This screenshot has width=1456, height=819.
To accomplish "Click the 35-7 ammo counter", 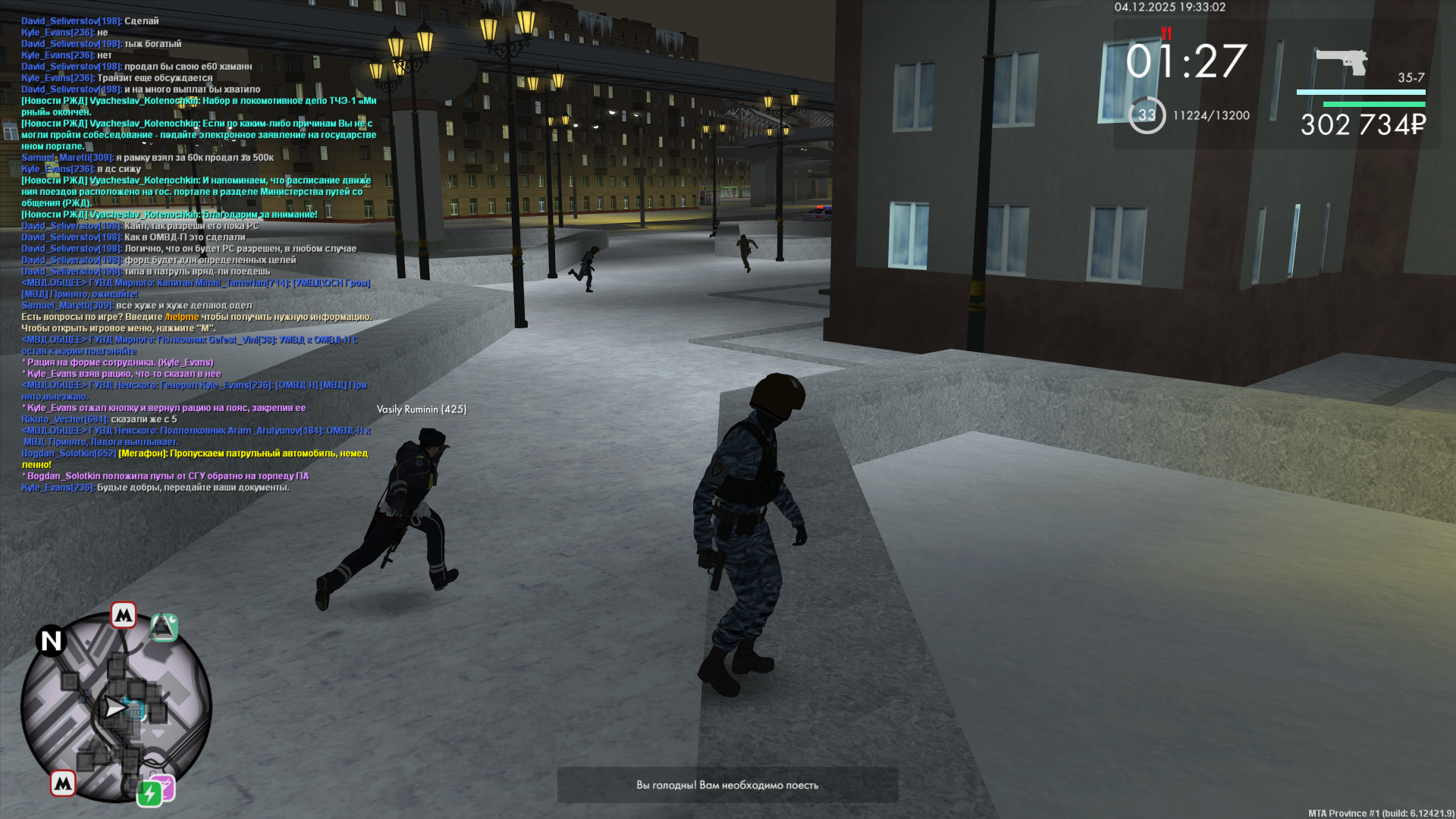I will point(1410,79).
